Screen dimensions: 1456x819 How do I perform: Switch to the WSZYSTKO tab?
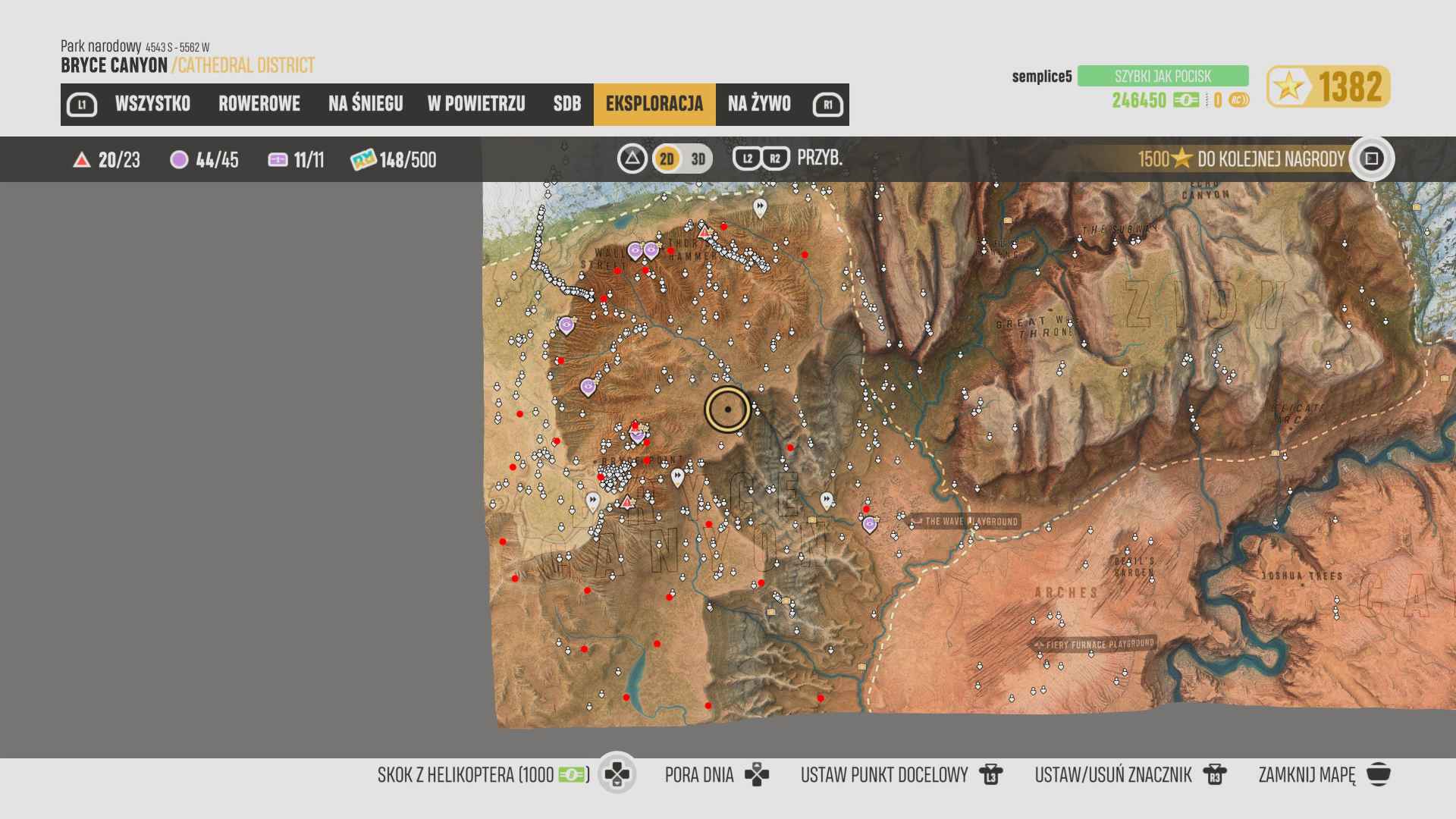[x=152, y=104]
